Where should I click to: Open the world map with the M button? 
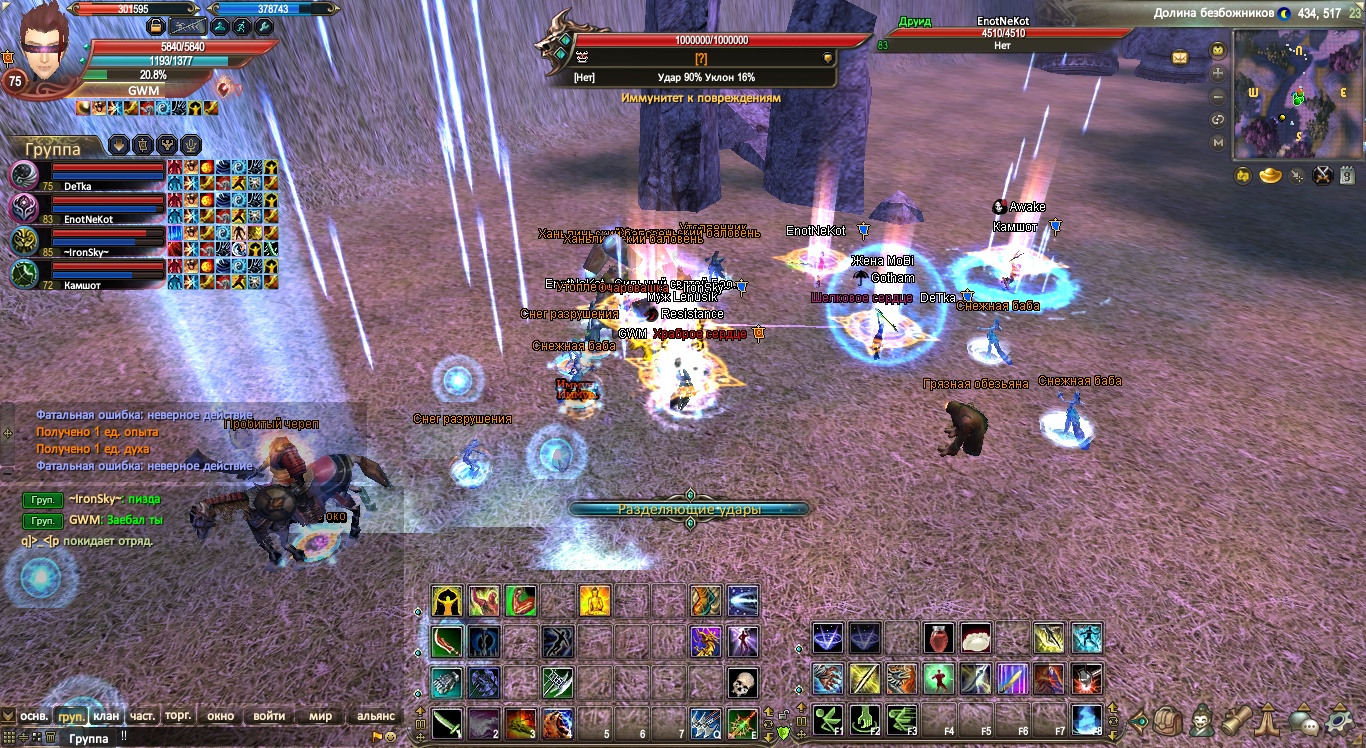pyautogui.click(x=1218, y=143)
